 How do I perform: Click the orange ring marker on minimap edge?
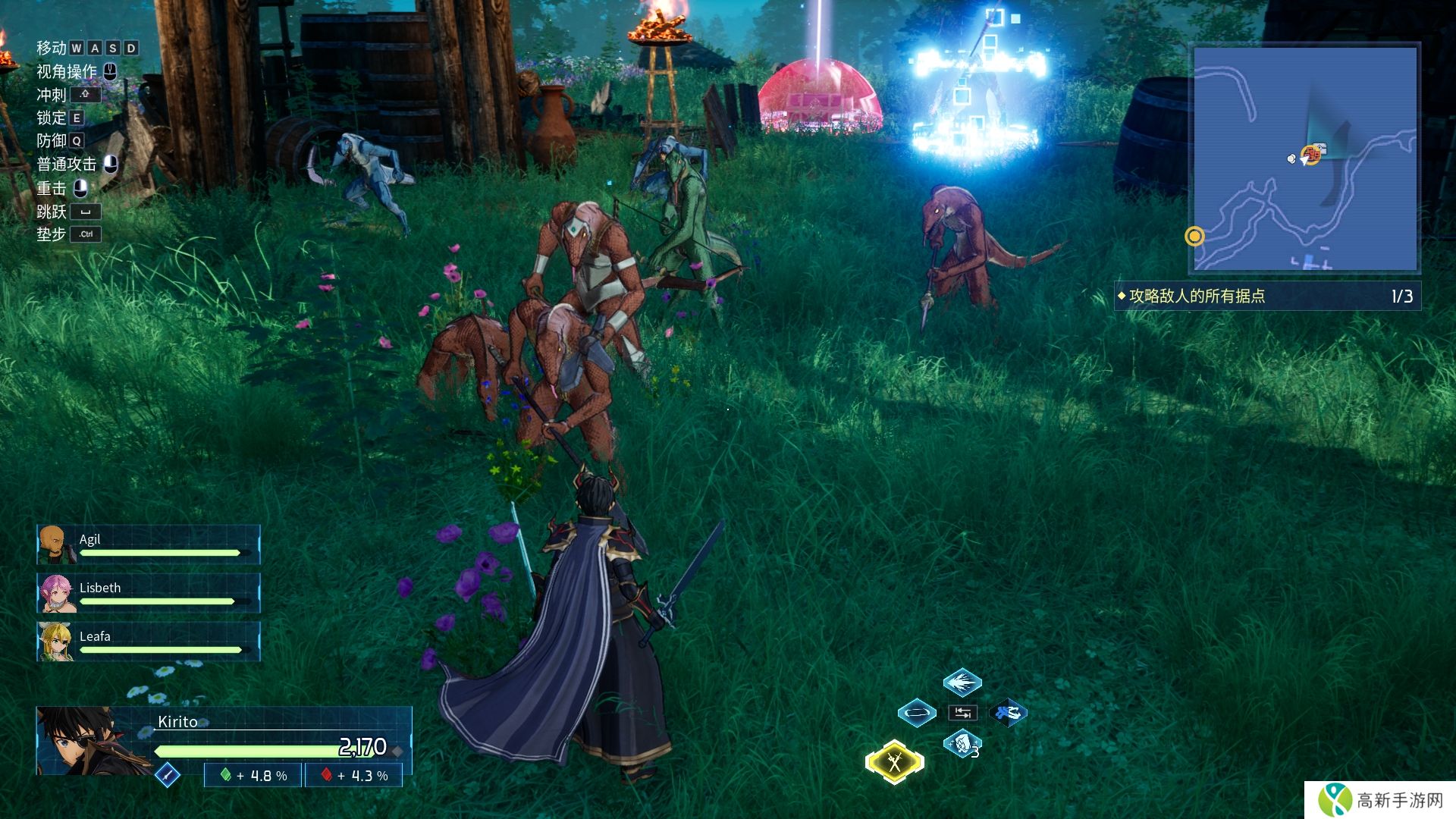1194,237
